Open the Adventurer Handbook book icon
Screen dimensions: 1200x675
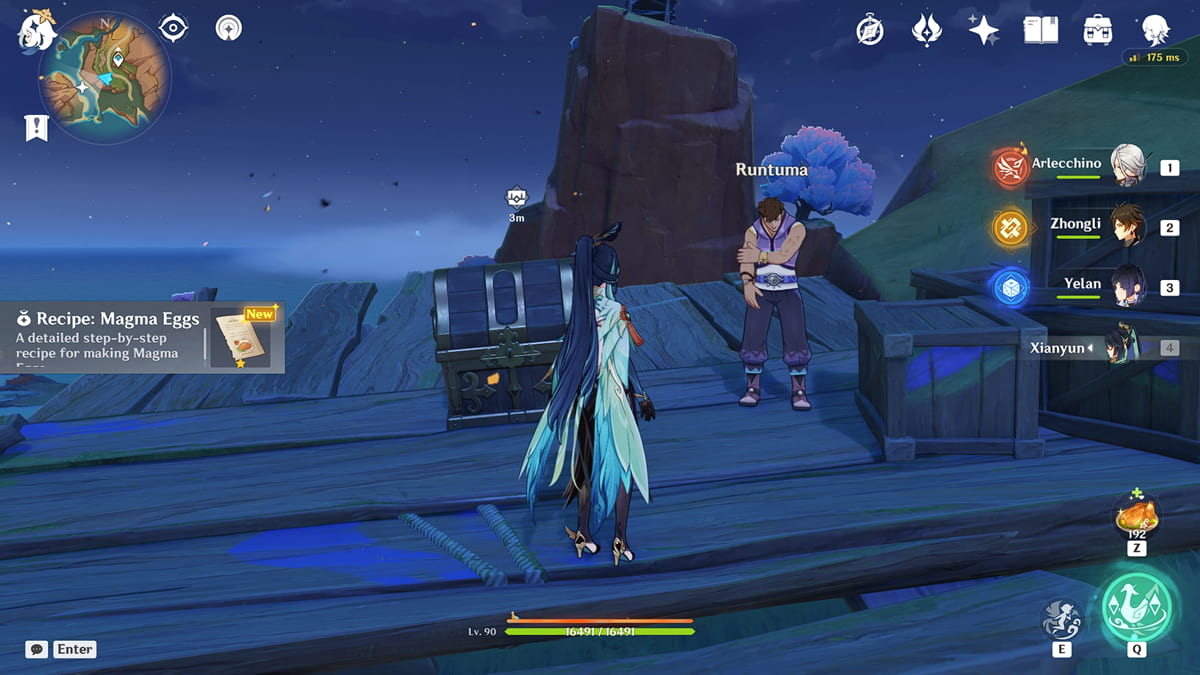tap(1041, 30)
